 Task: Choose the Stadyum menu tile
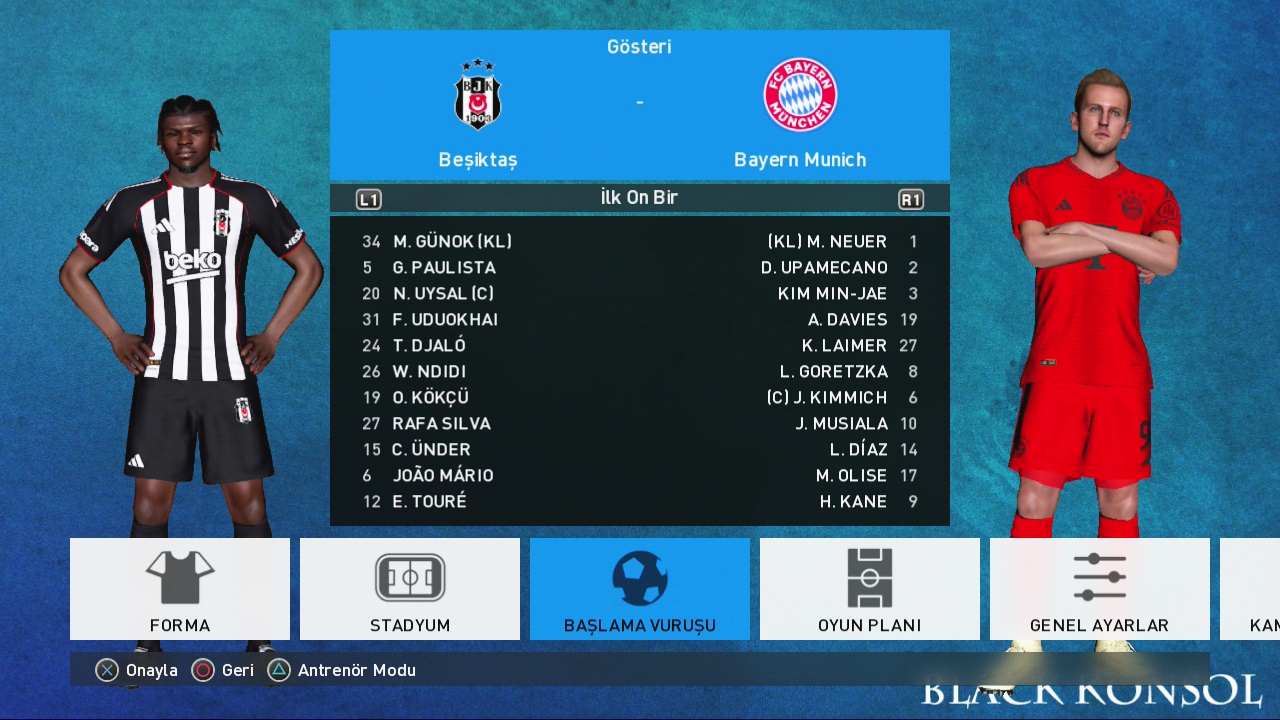(x=410, y=589)
